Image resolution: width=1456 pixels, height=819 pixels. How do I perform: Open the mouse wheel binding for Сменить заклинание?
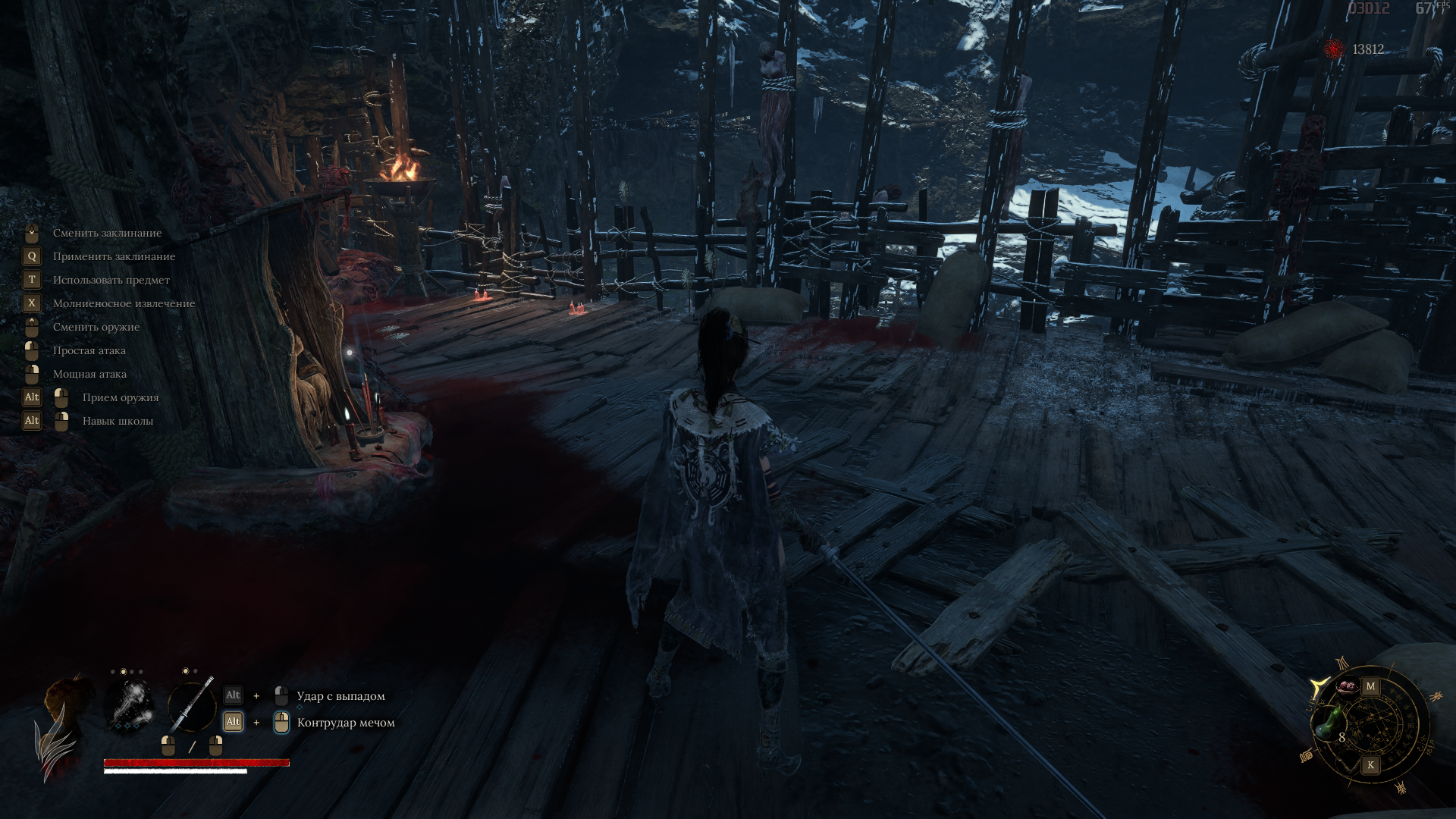click(x=30, y=233)
